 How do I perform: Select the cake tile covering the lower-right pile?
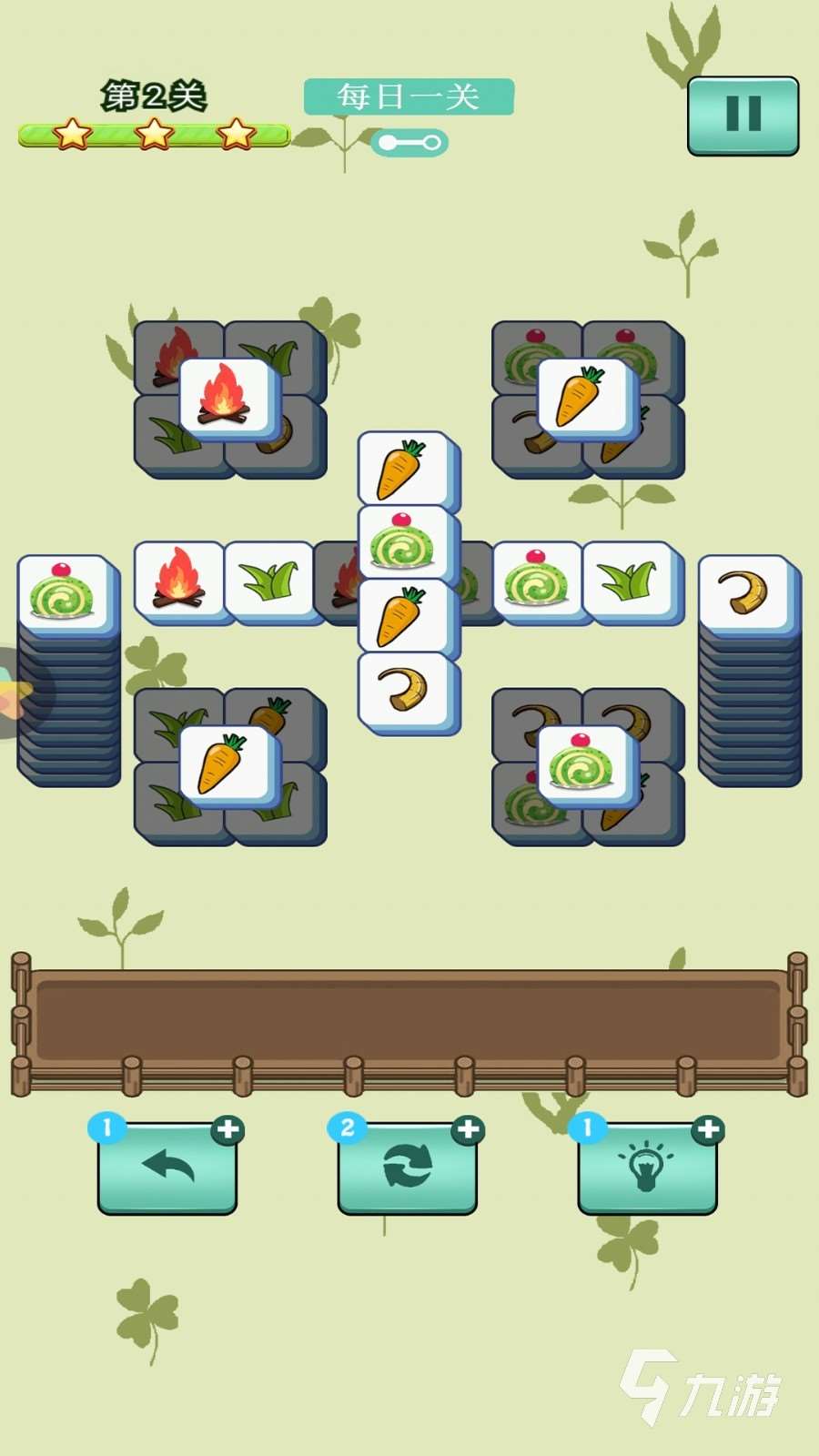[x=583, y=765]
